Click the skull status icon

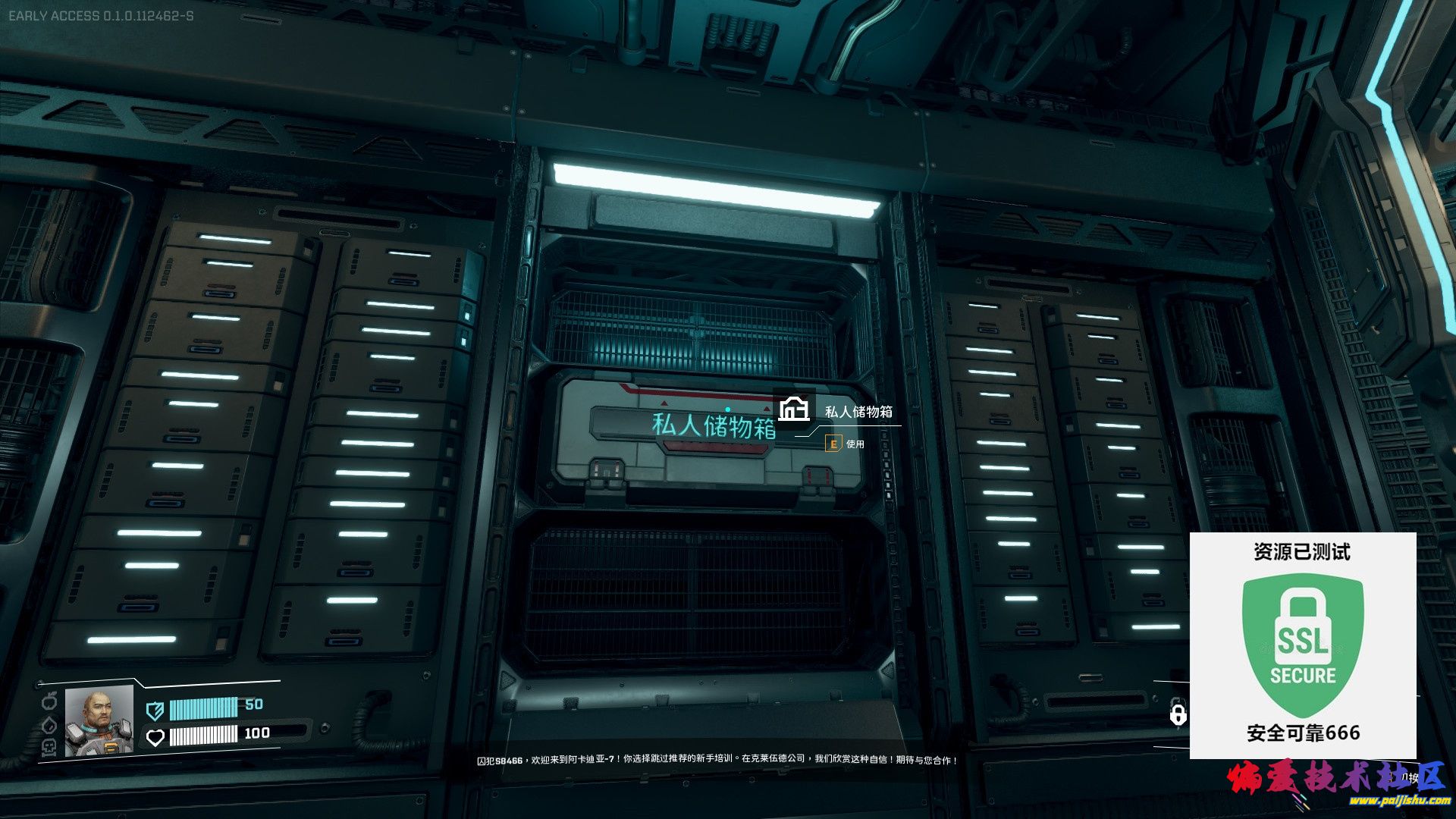click(x=49, y=747)
